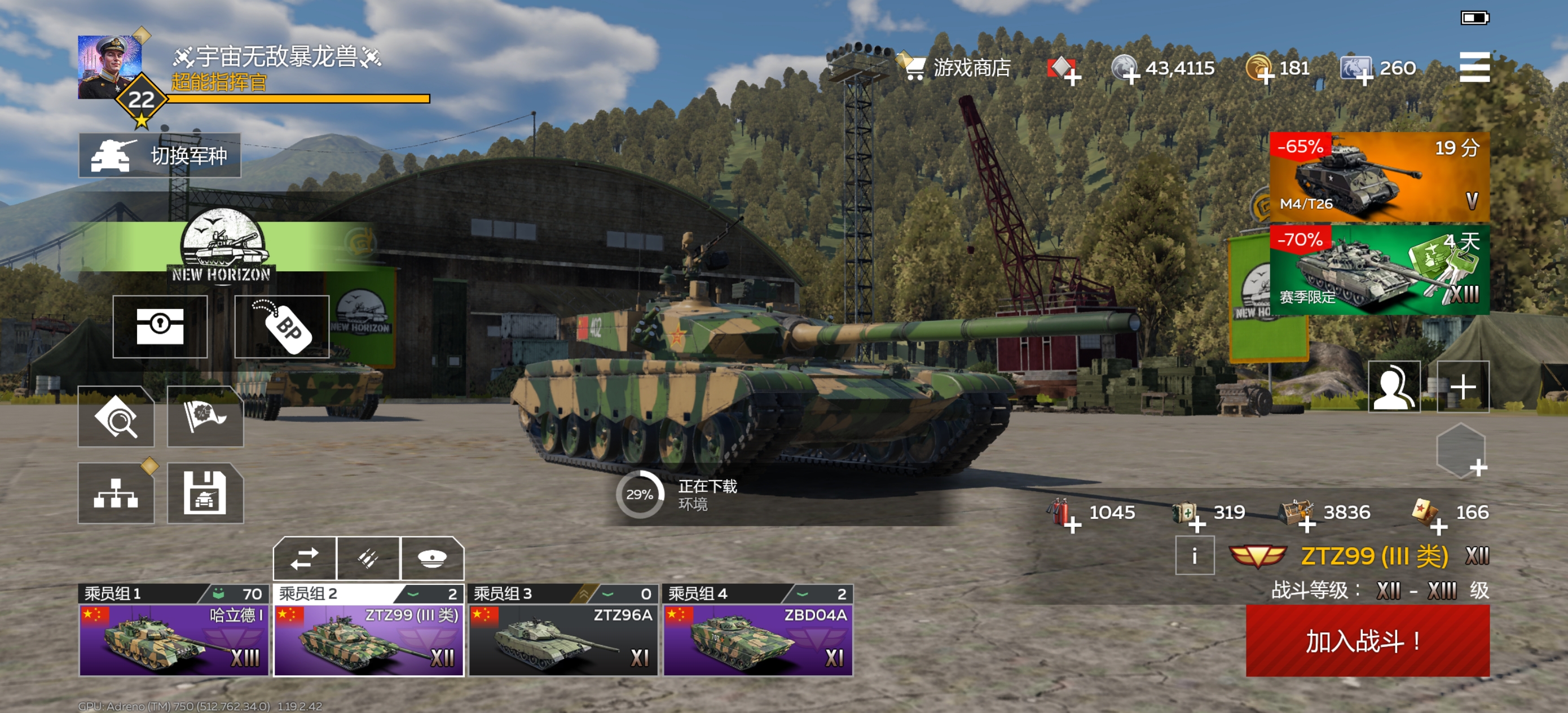Screen dimensions: 1568x713
Task: Open the ammunition shells tab
Action: 368,558
